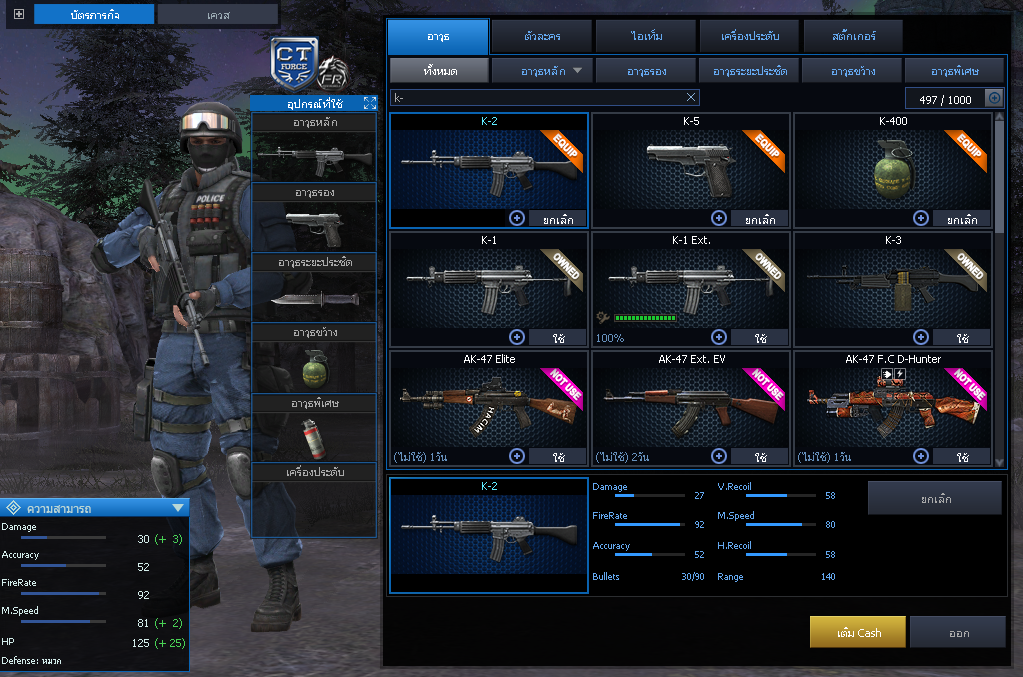Show อาวุธขว้าง category
The height and width of the screenshot is (677, 1023).
point(852,71)
